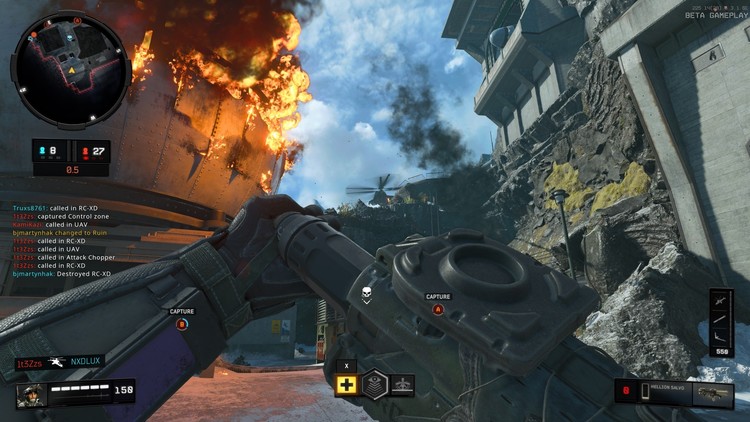Click the Capture A objective marker

pyautogui.click(x=438, y=309)
